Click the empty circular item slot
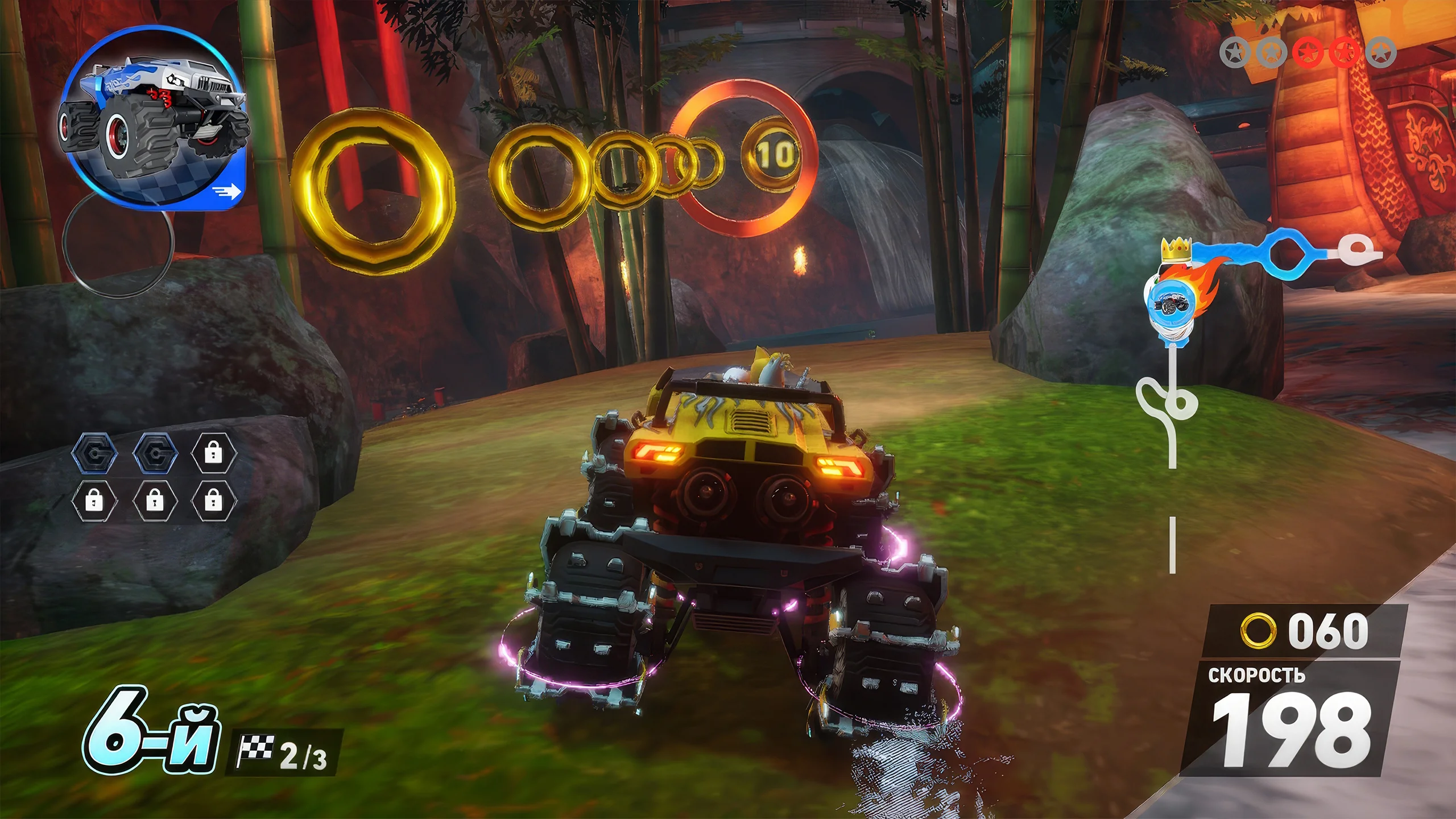Screen dimensions: 1456x819 tap(117, 246)
